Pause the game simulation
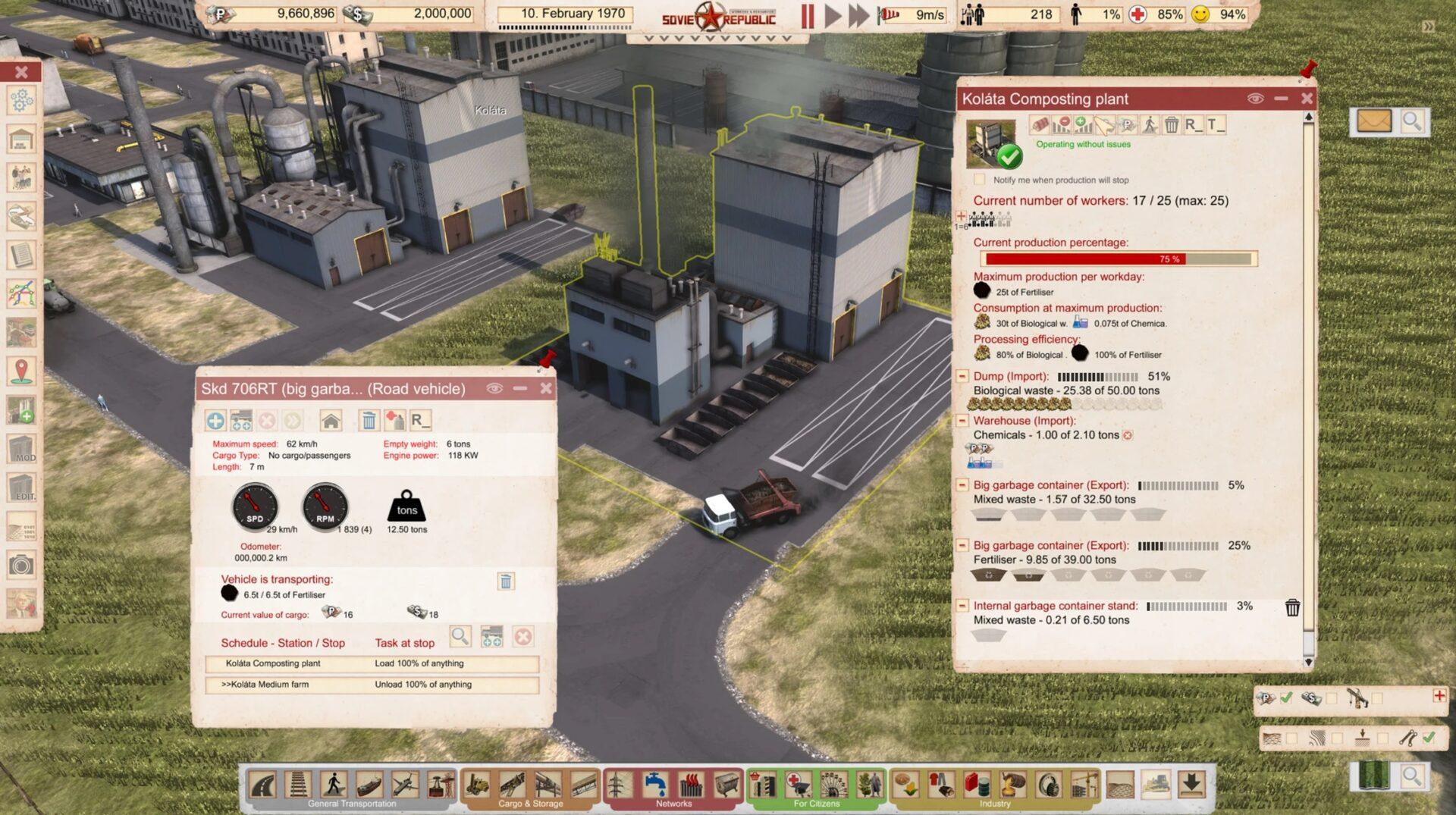Image resolution: width=1456 pixels, height=815 pixels. (x=808, y=16)
